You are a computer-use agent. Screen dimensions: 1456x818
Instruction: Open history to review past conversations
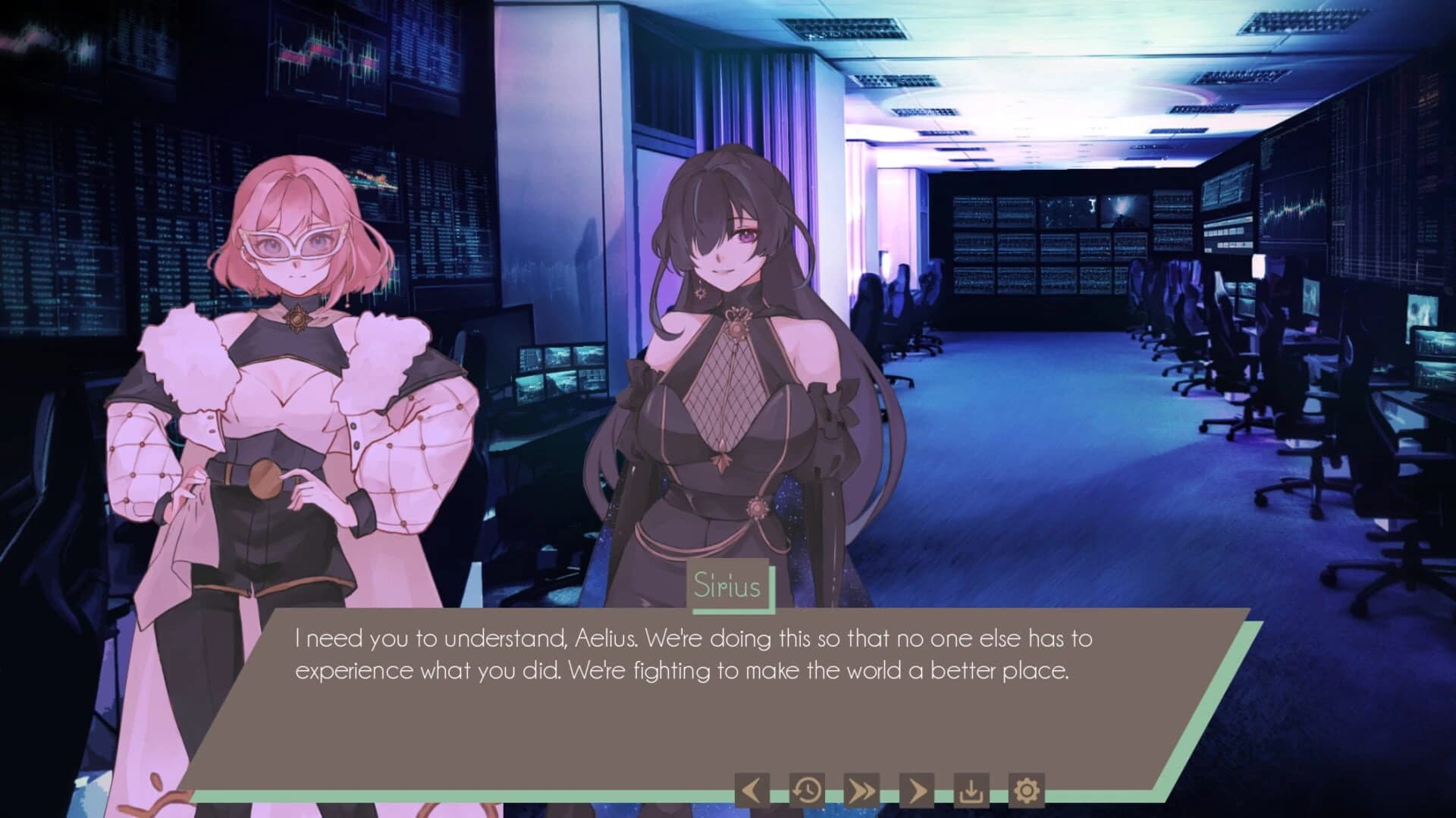click(807, 790)
